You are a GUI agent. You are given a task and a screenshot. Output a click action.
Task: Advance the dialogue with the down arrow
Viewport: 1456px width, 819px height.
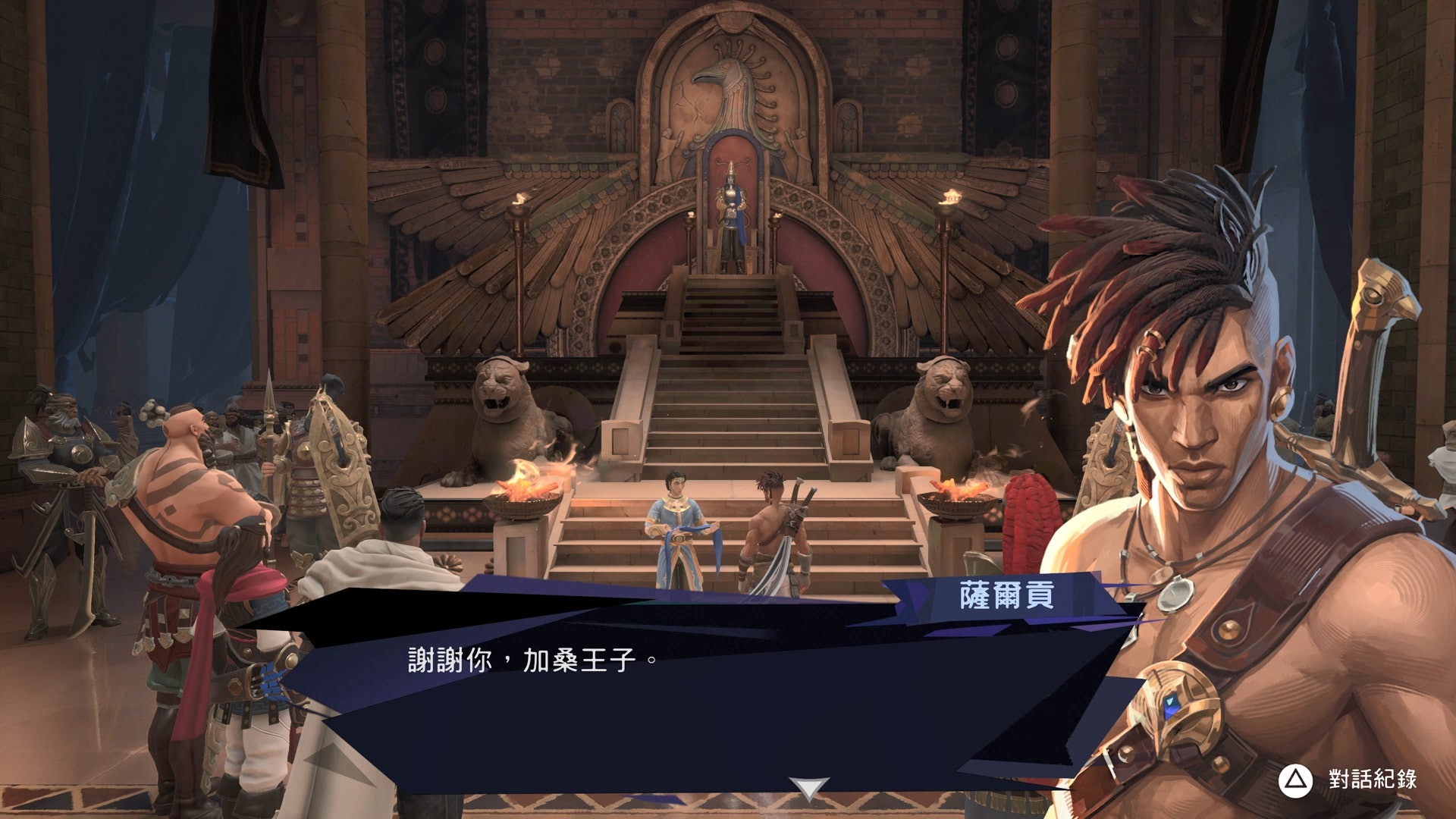point(808,788)
